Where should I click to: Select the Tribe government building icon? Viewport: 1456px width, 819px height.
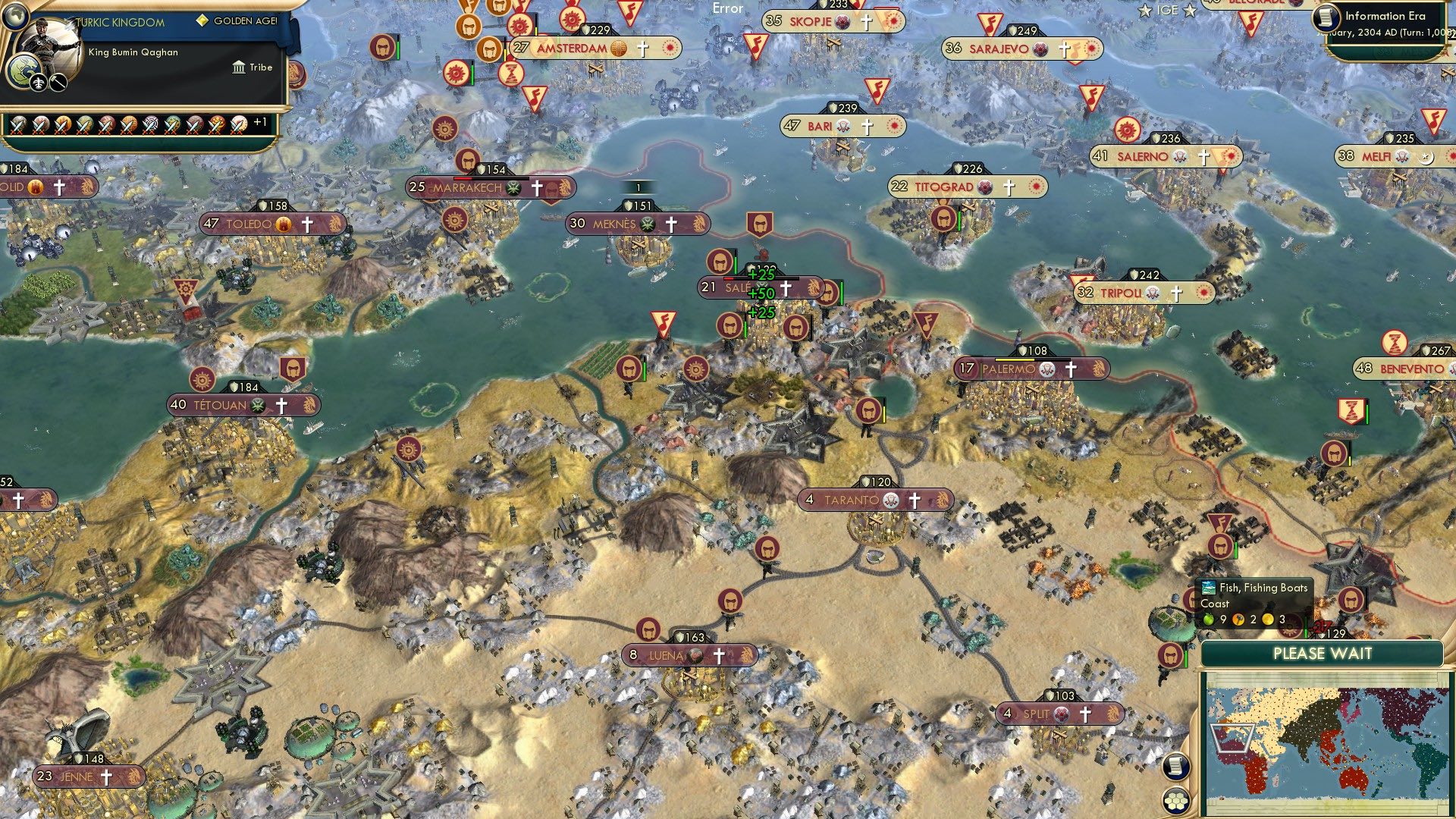pyautogui.click(x=239, y=68)
